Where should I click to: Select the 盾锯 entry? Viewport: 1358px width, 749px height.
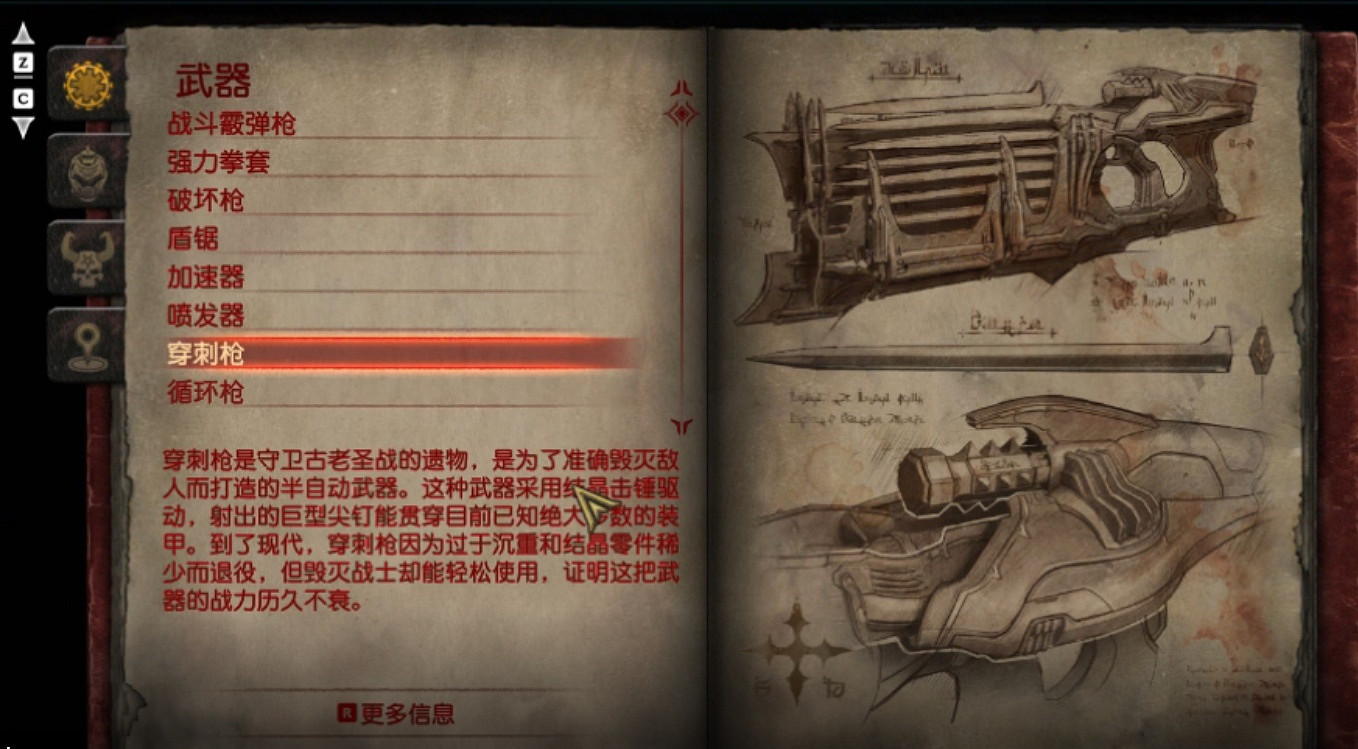point(195,239)
